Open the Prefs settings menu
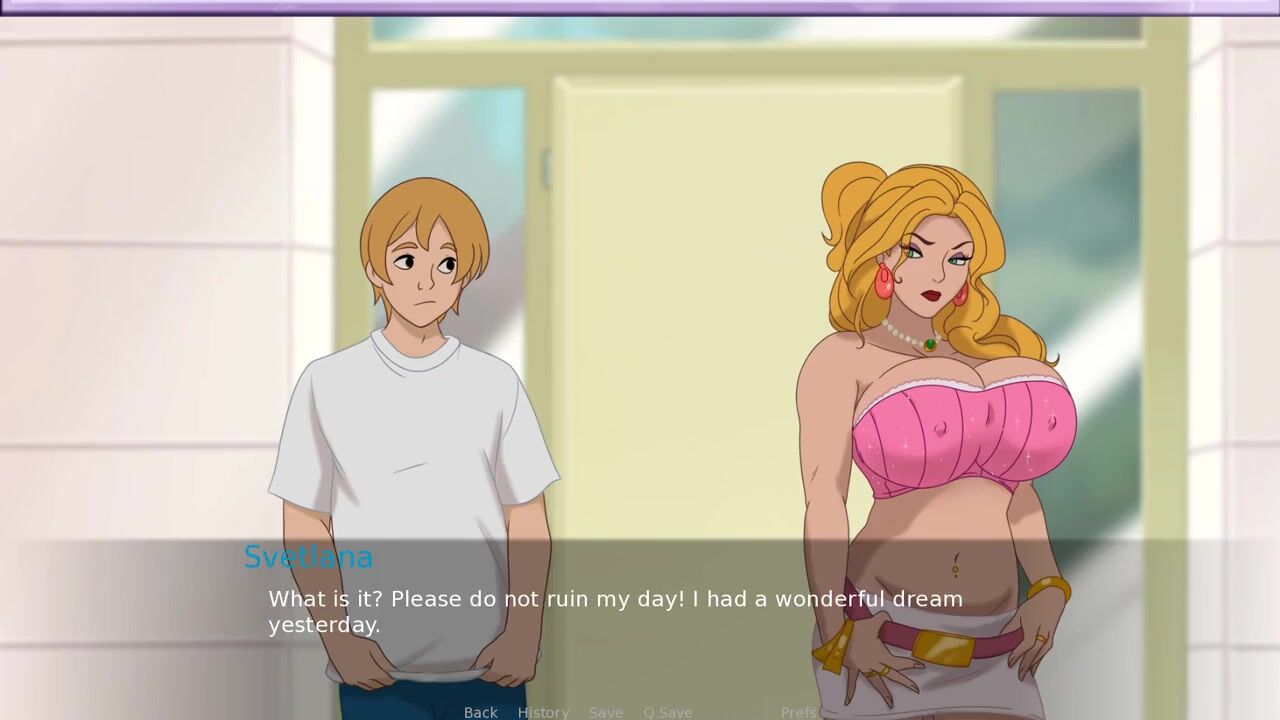1280x720 pixels. 799,712
